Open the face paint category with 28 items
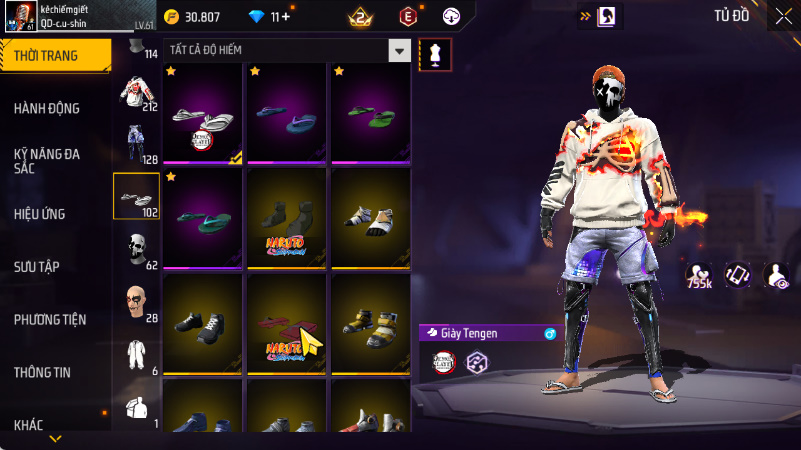The width and height of the screenshot is (801, 450). [x=136, y=299]
